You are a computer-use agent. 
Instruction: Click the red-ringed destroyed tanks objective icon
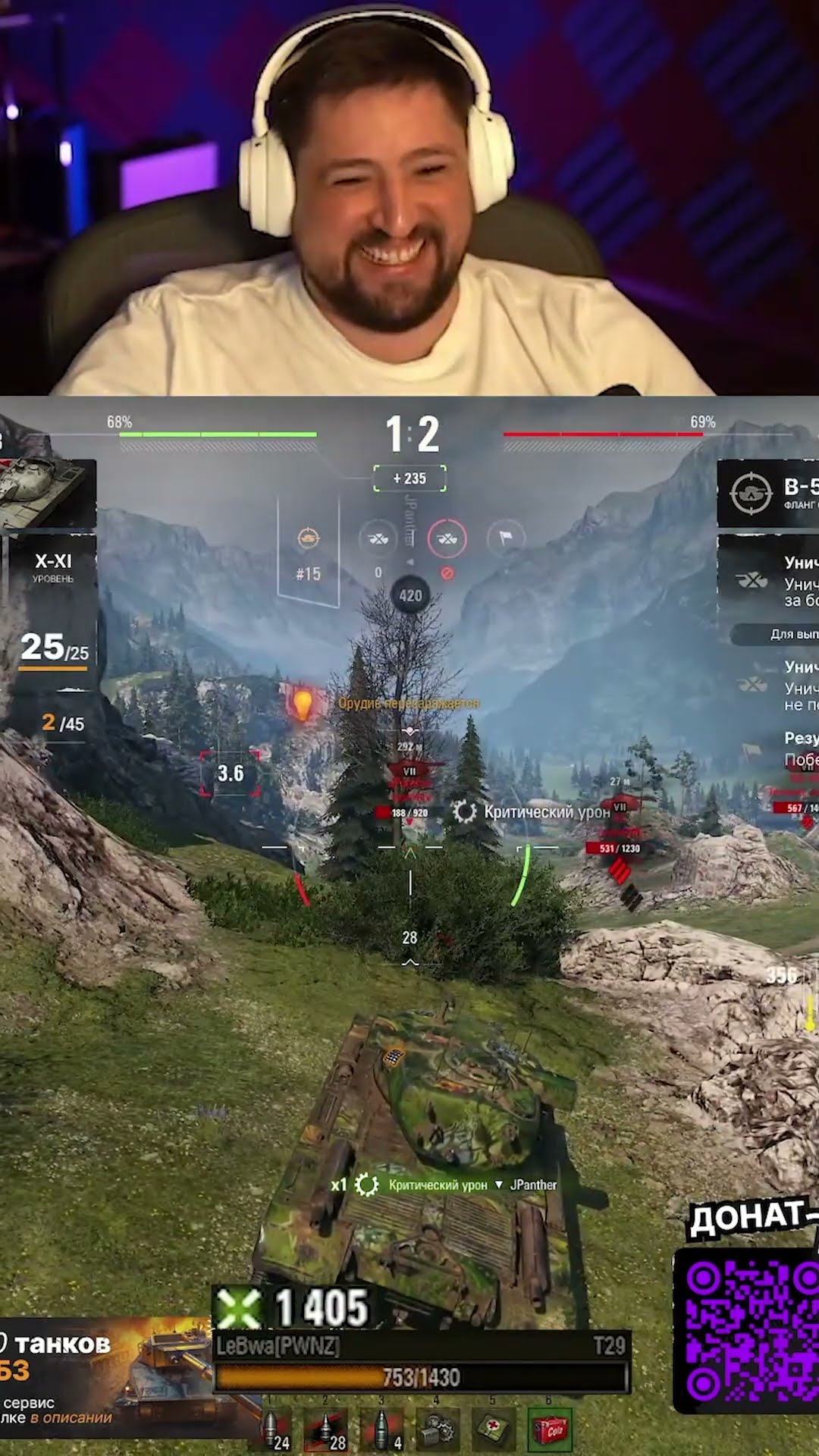(x=447, y=538)
